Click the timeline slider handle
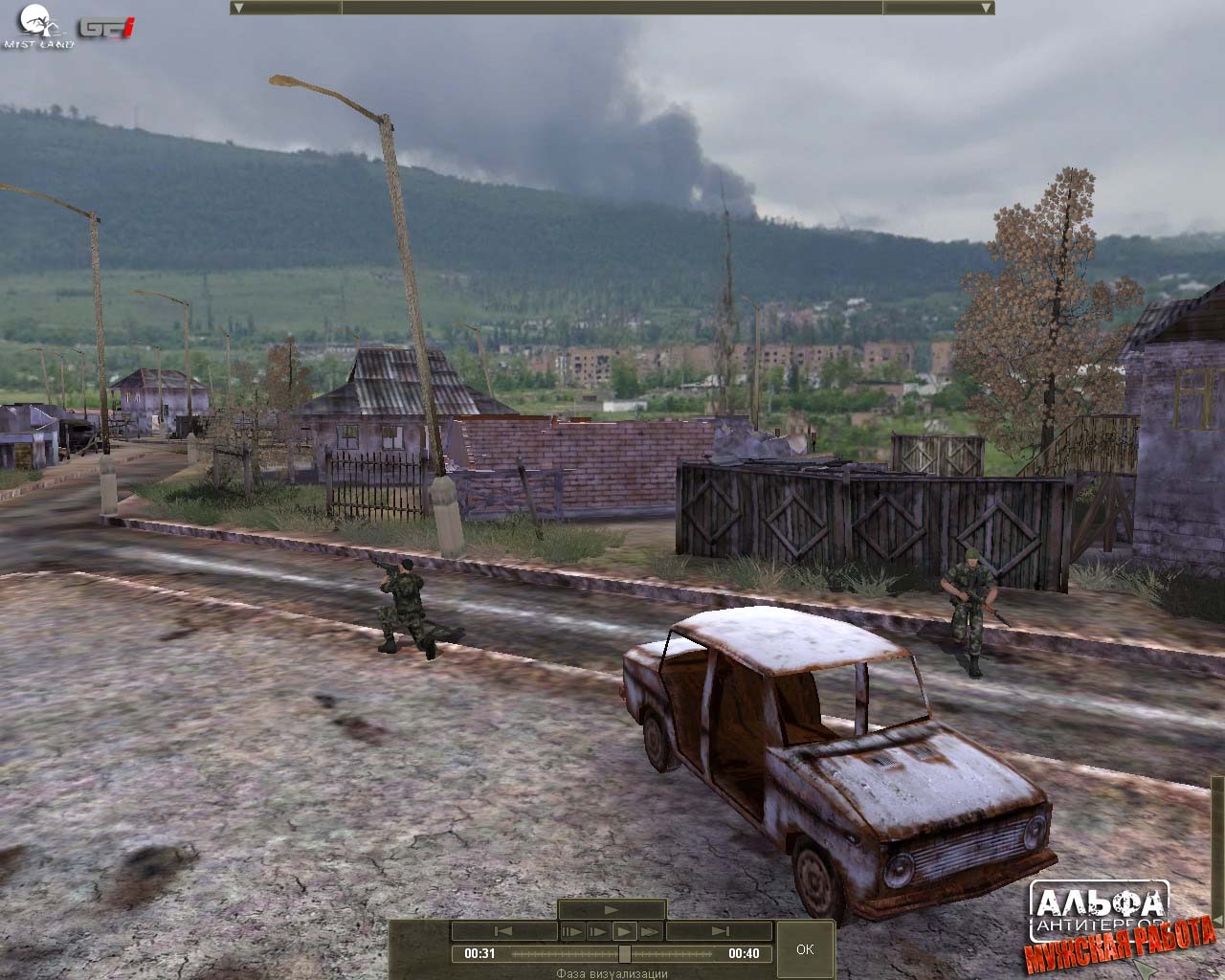 625,953
